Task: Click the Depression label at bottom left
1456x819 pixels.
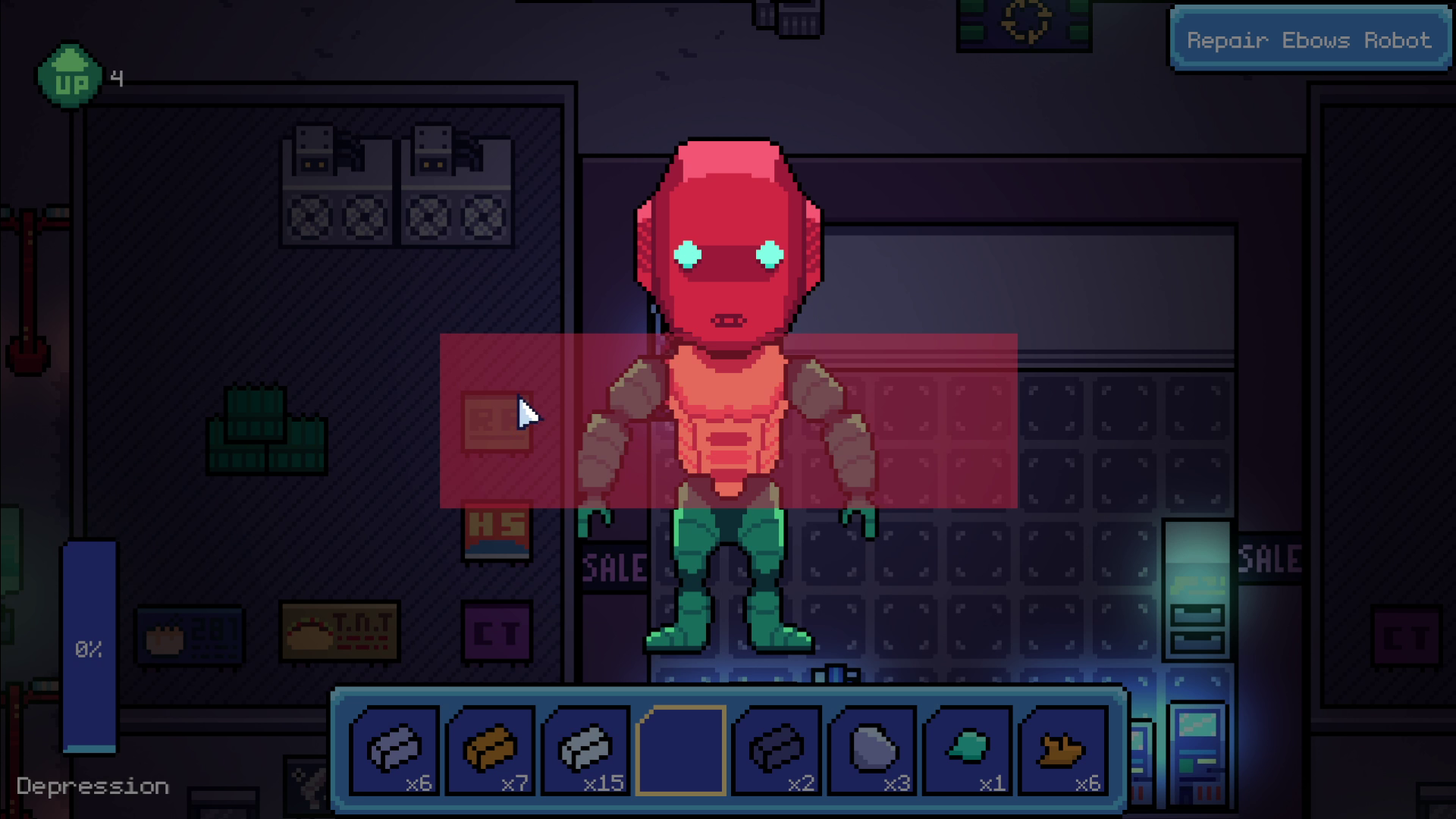Action: [x=94, y=786]
